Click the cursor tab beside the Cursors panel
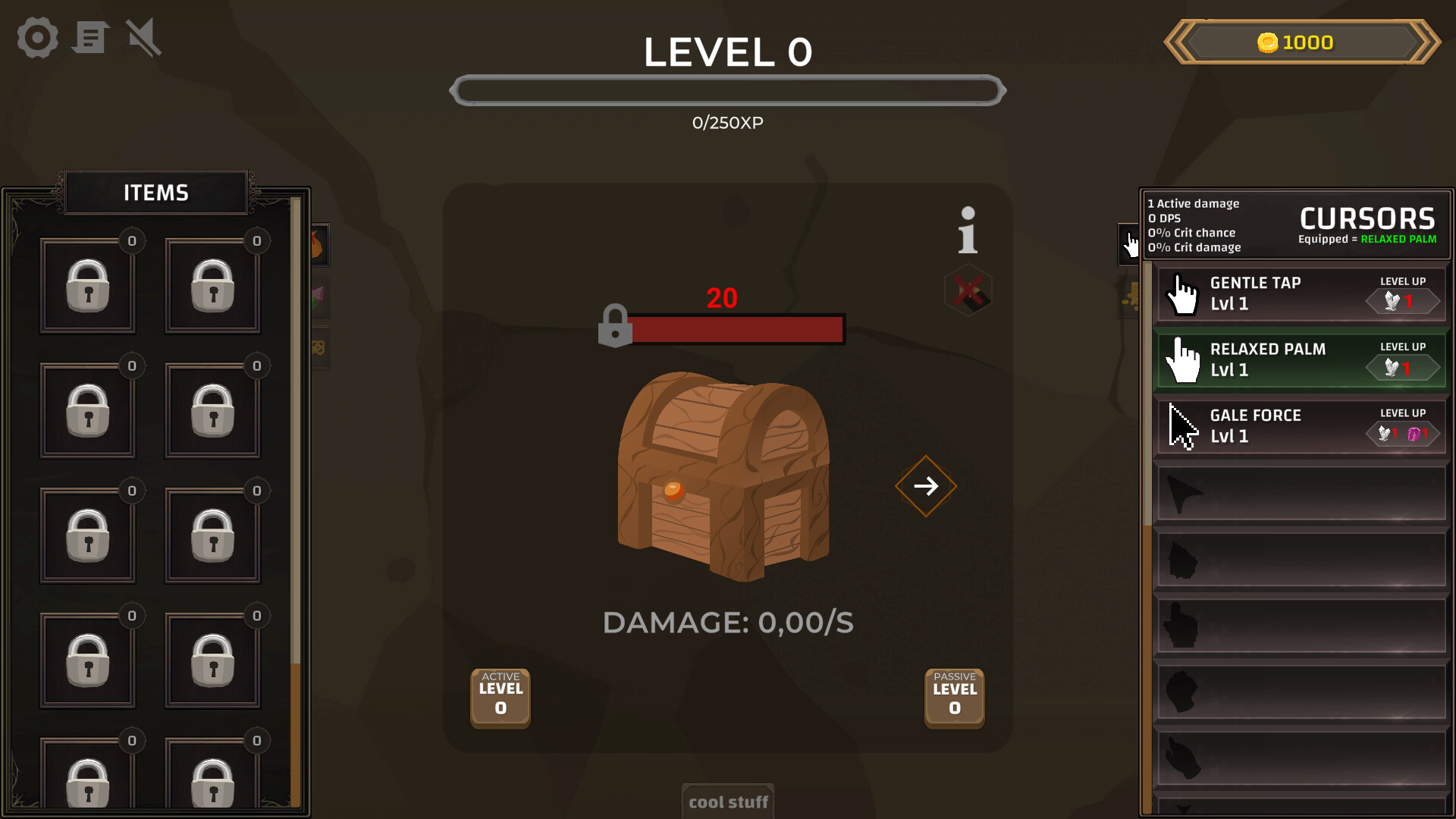 tap(1128, 245)
